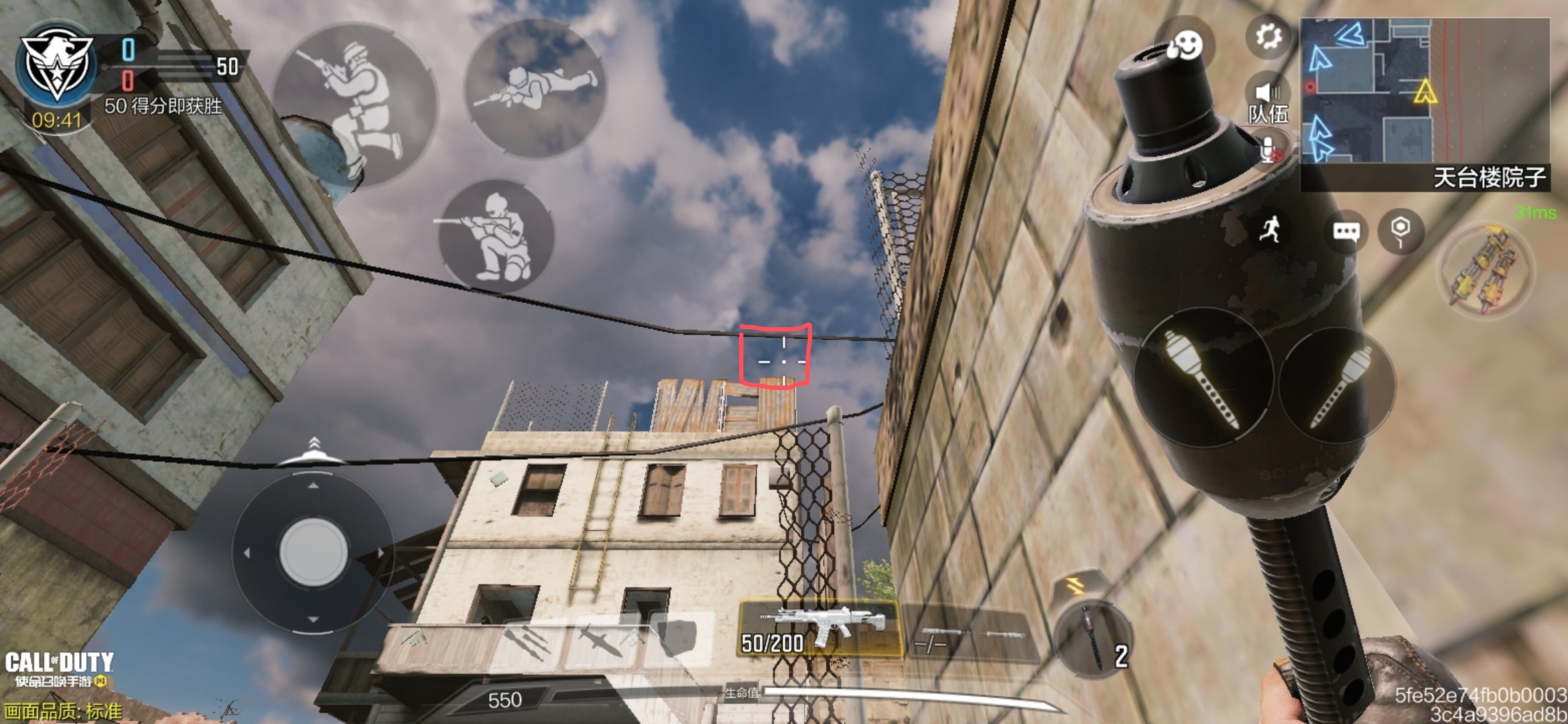
Task: Tap the jump stance button
Action: tap(355, 104)
